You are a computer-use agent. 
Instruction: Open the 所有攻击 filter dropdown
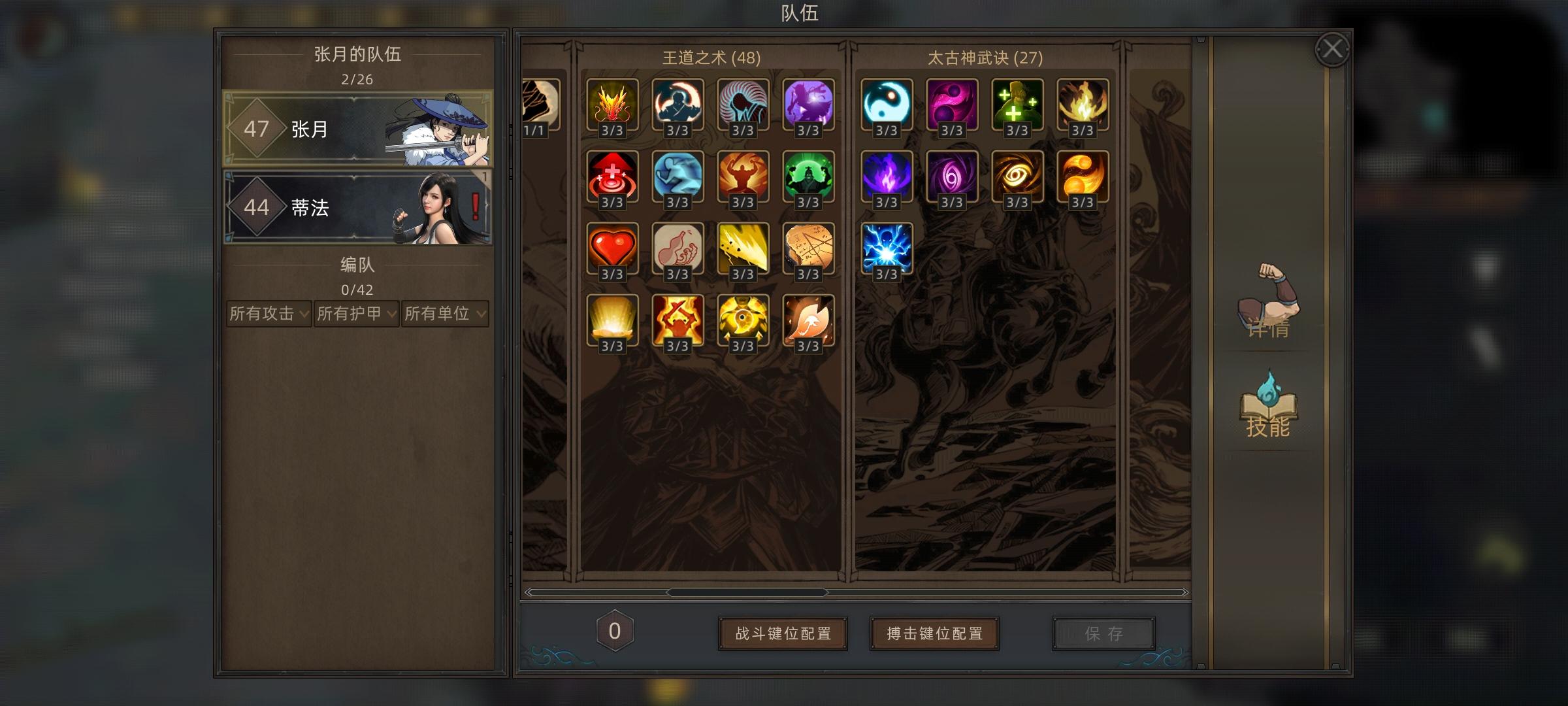[268, 314]
